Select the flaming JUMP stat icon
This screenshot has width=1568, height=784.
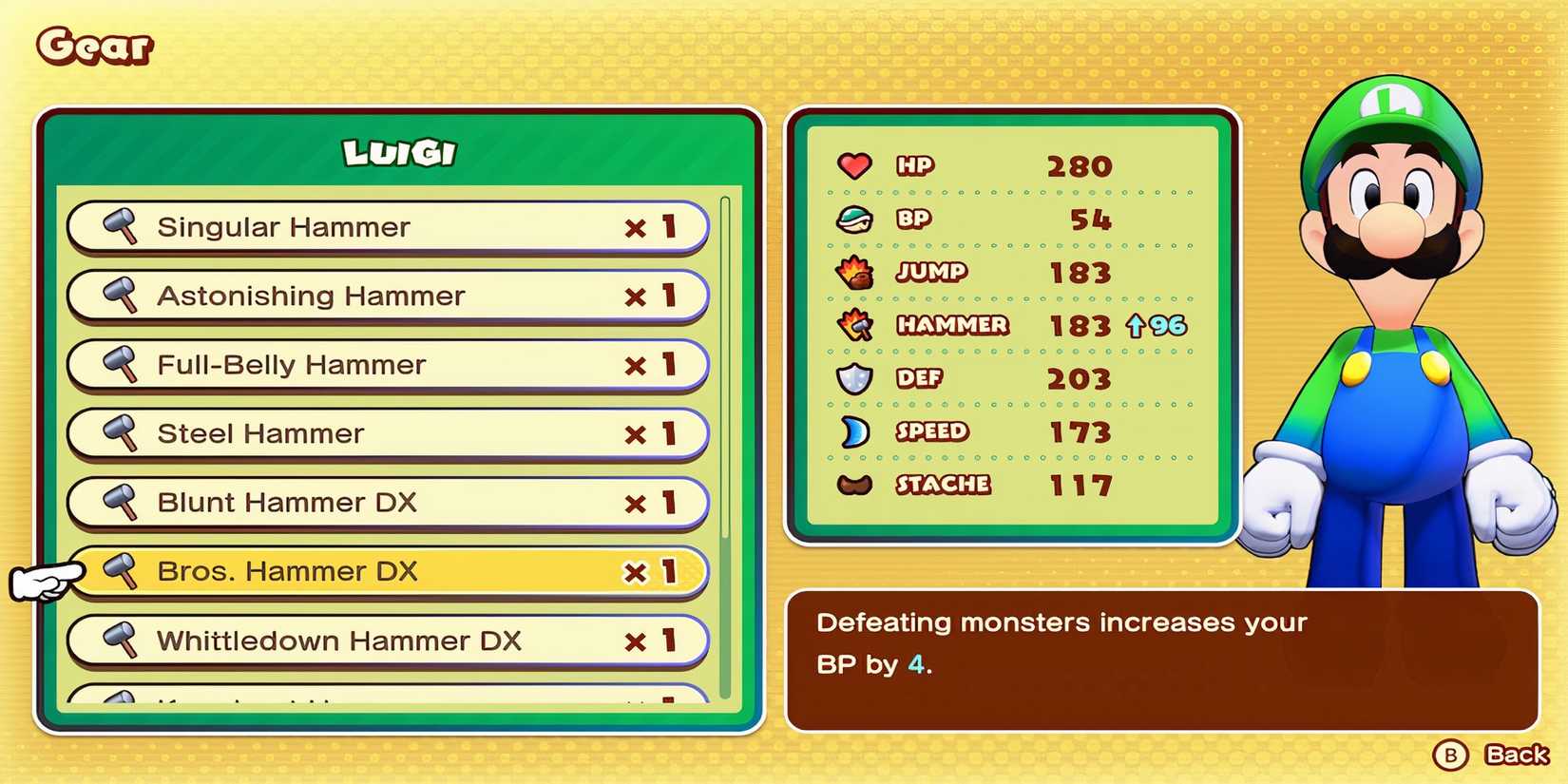click(854, 272)
